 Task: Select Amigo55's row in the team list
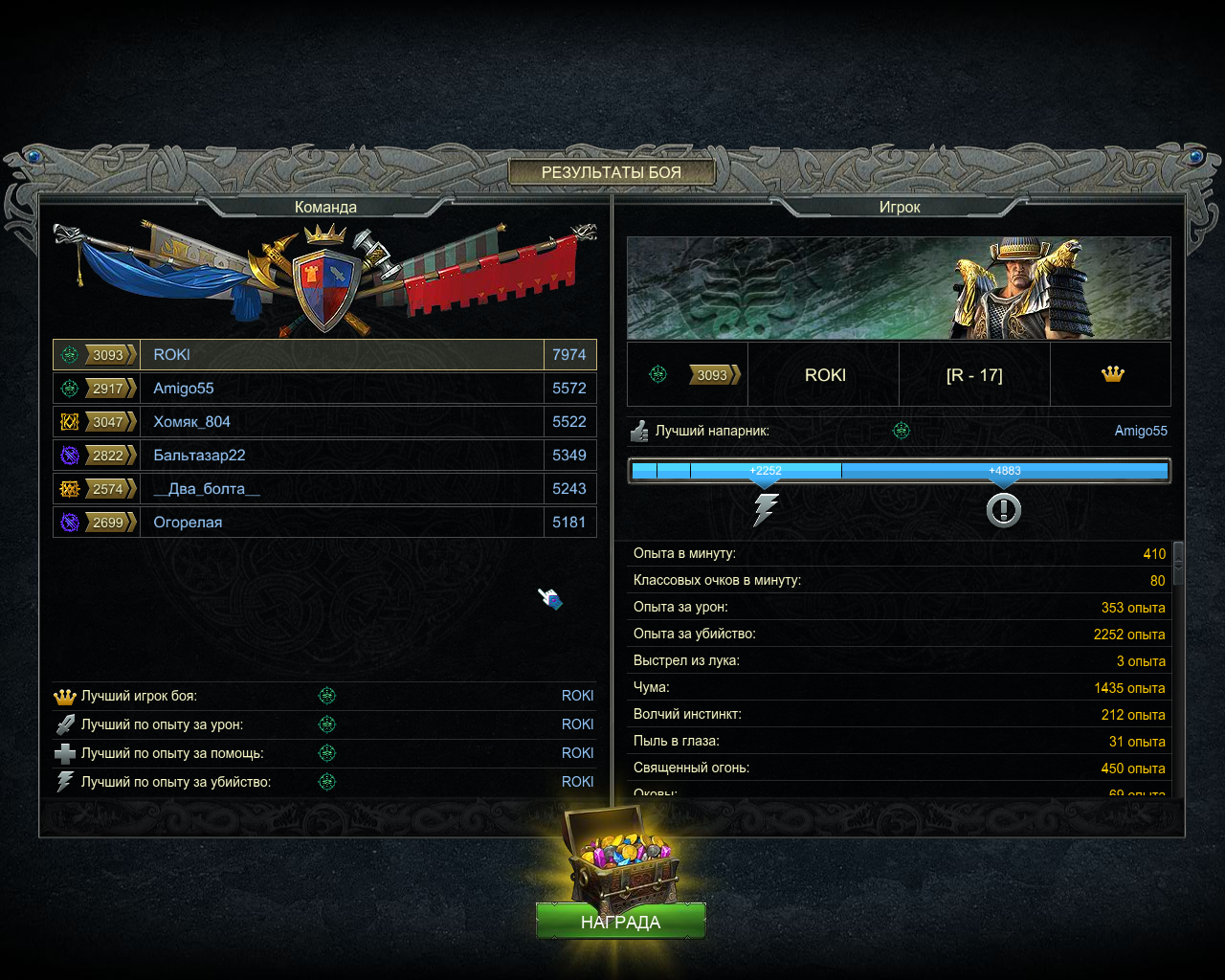[324, 389]
